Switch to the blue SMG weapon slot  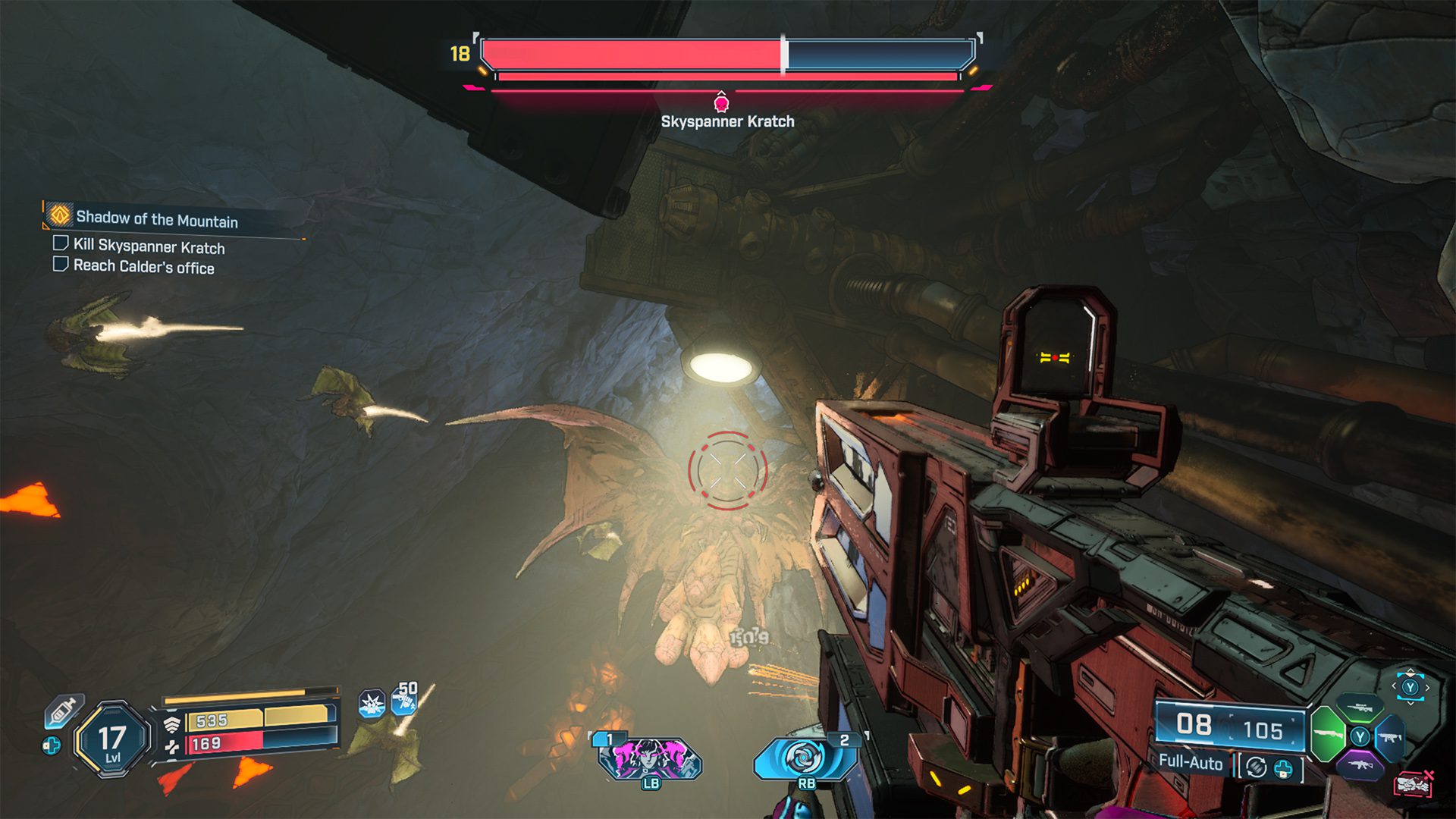pyautogui.click(x=1390, y=737)
